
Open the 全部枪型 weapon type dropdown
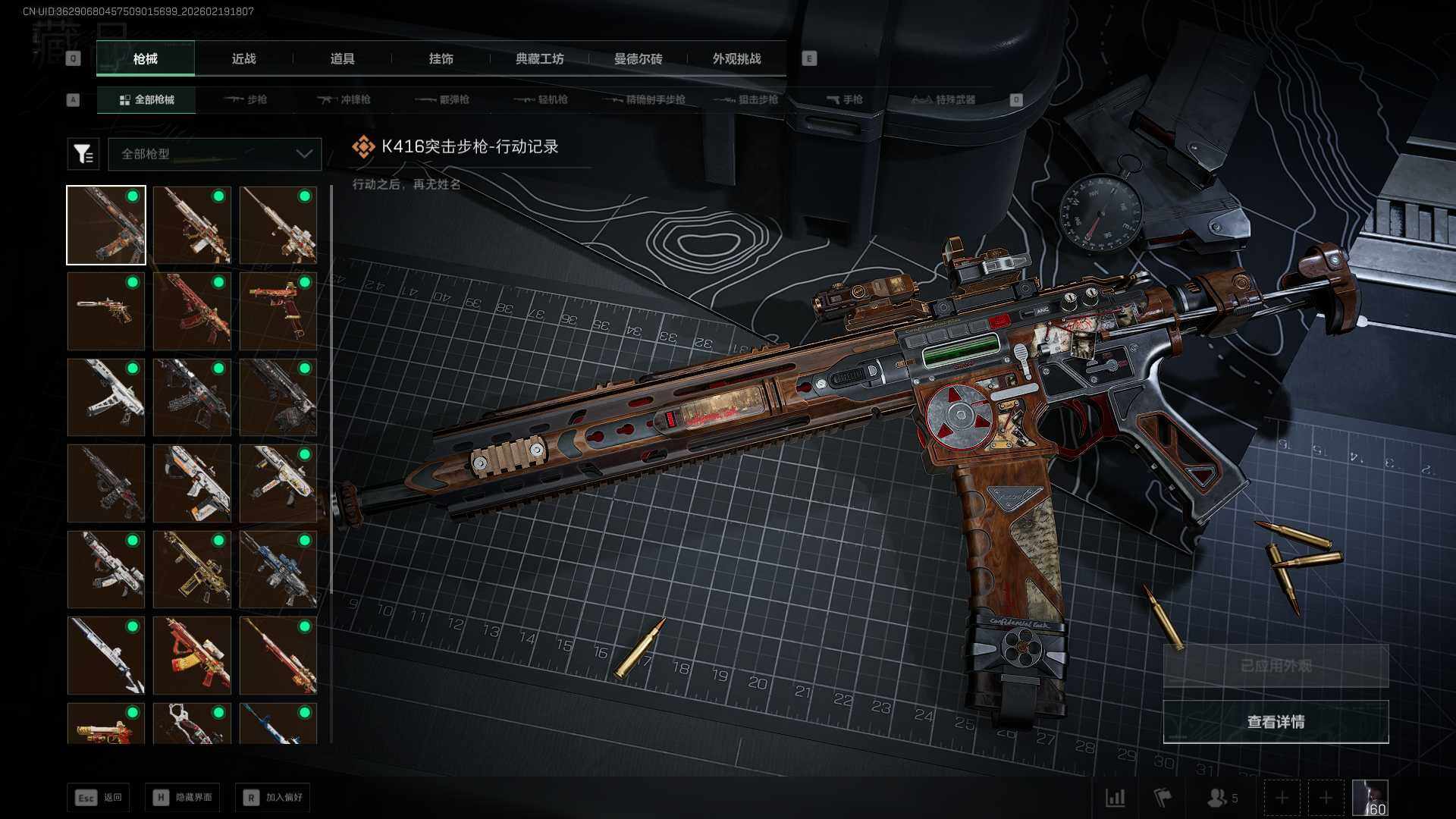point(215,154)
